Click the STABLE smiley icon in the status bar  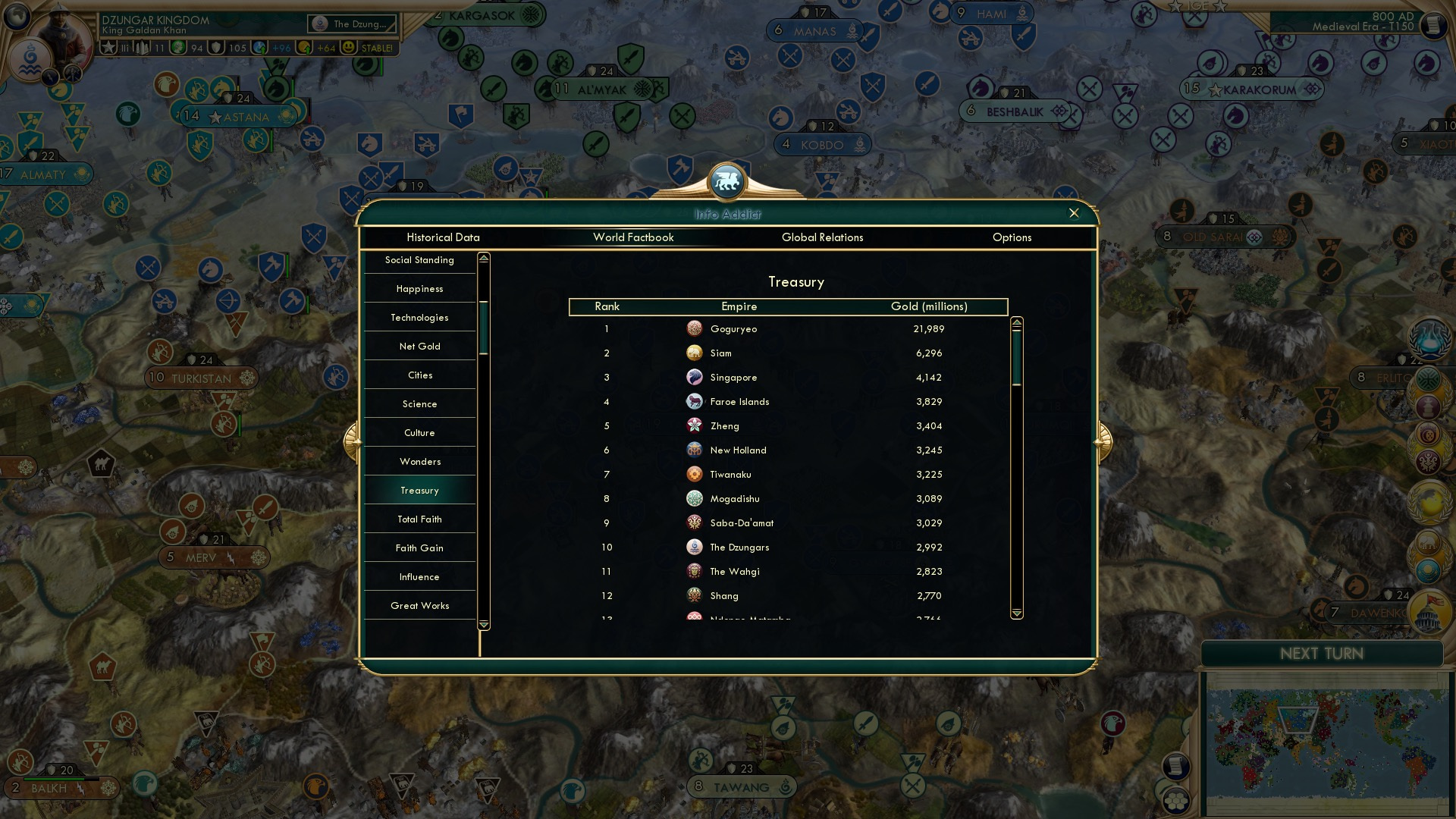(347, 47)
